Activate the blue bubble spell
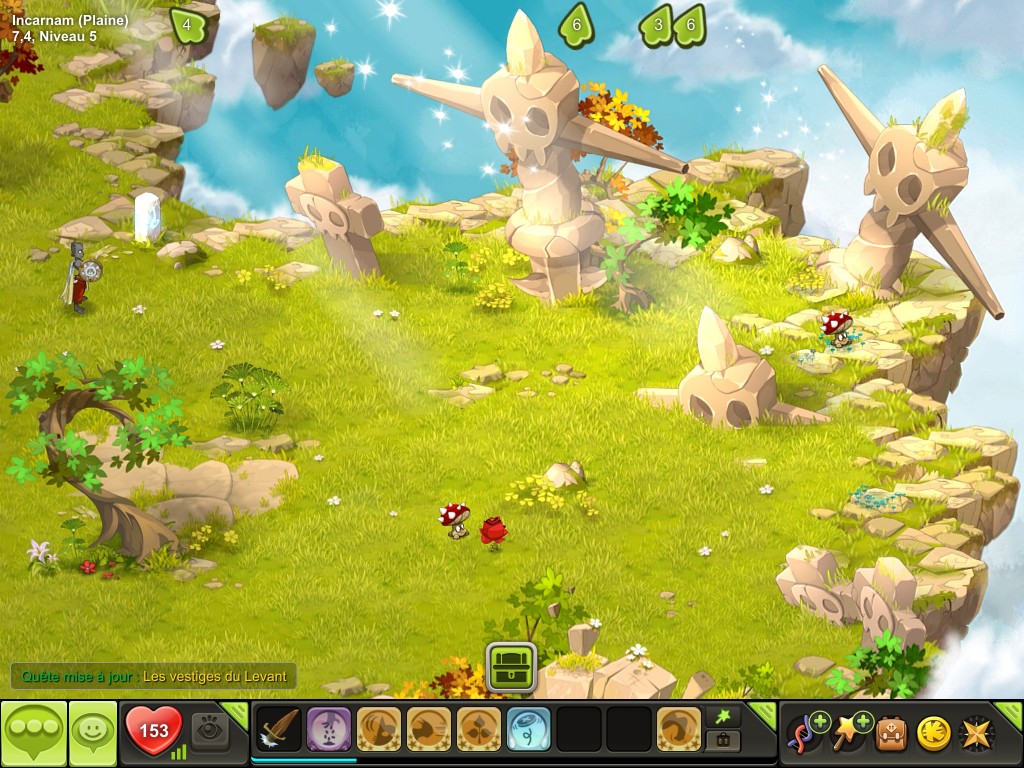The height and width of the screenshot is (768, 1024). (529, 730)
